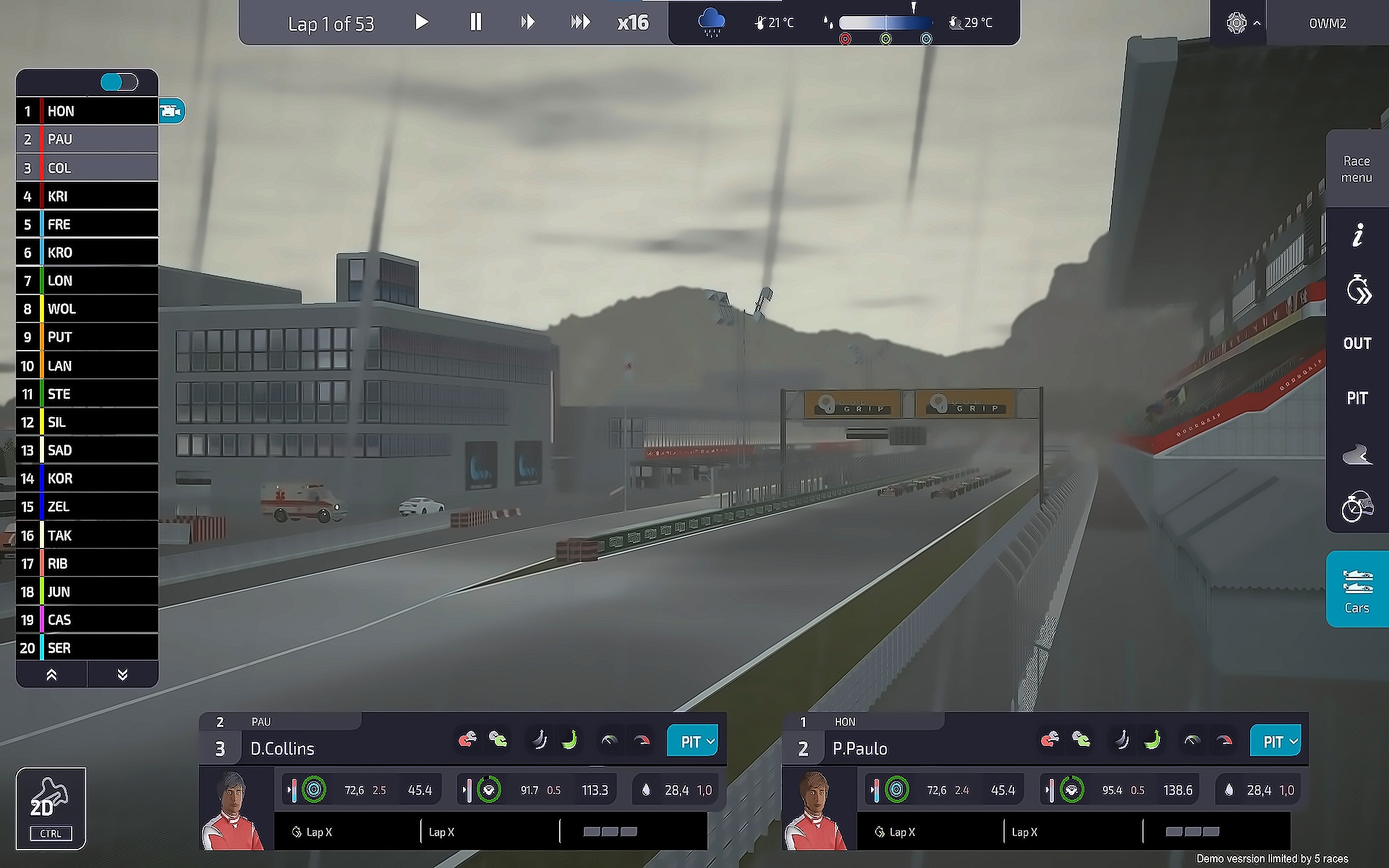Viewport: 1389px width, 868px height.
Task: Click the camera icon beside HON
Action: pos(171,111)
